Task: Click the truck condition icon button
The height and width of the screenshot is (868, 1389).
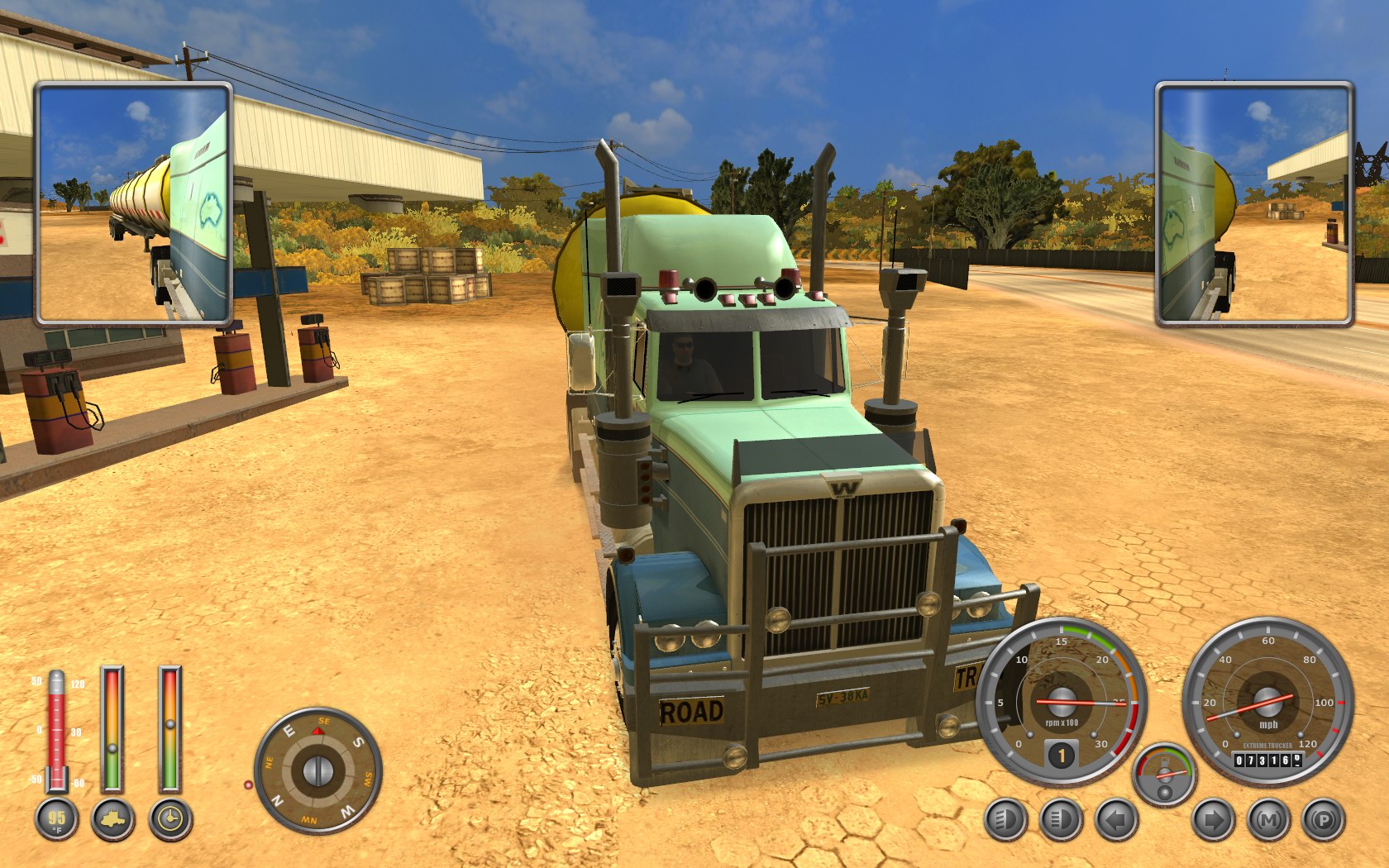Action: point(112,820)
